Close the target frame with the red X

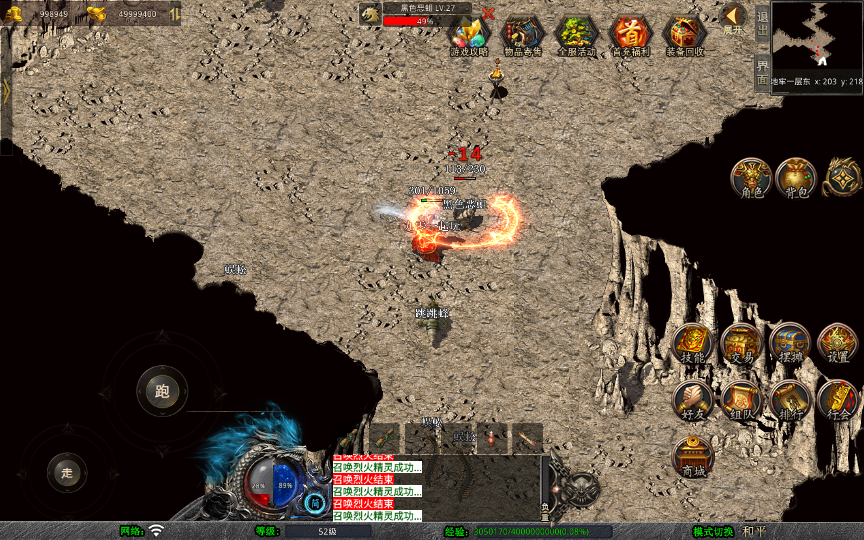[488, 14]
